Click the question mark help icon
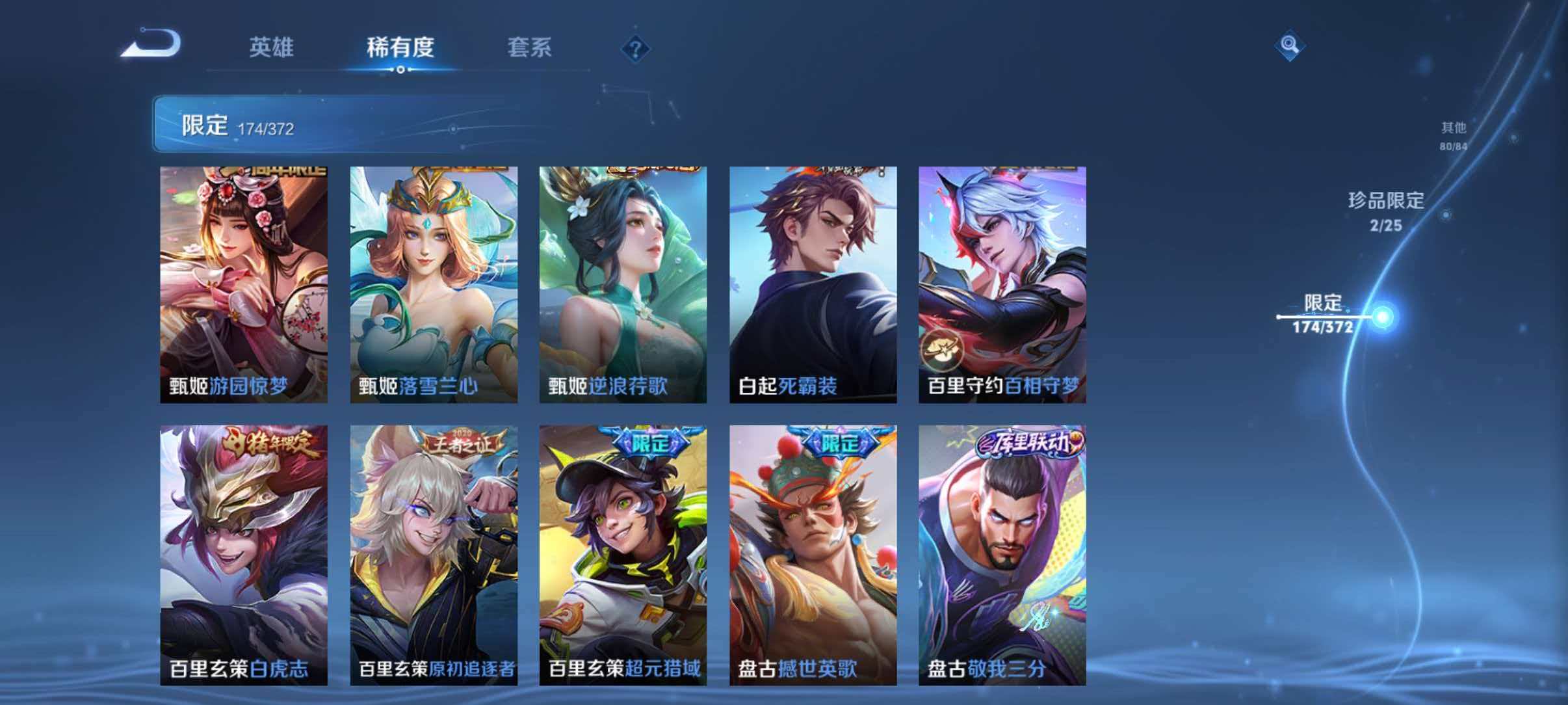The height and width of the screenshot is (705, 1568). tap(636, 48)
